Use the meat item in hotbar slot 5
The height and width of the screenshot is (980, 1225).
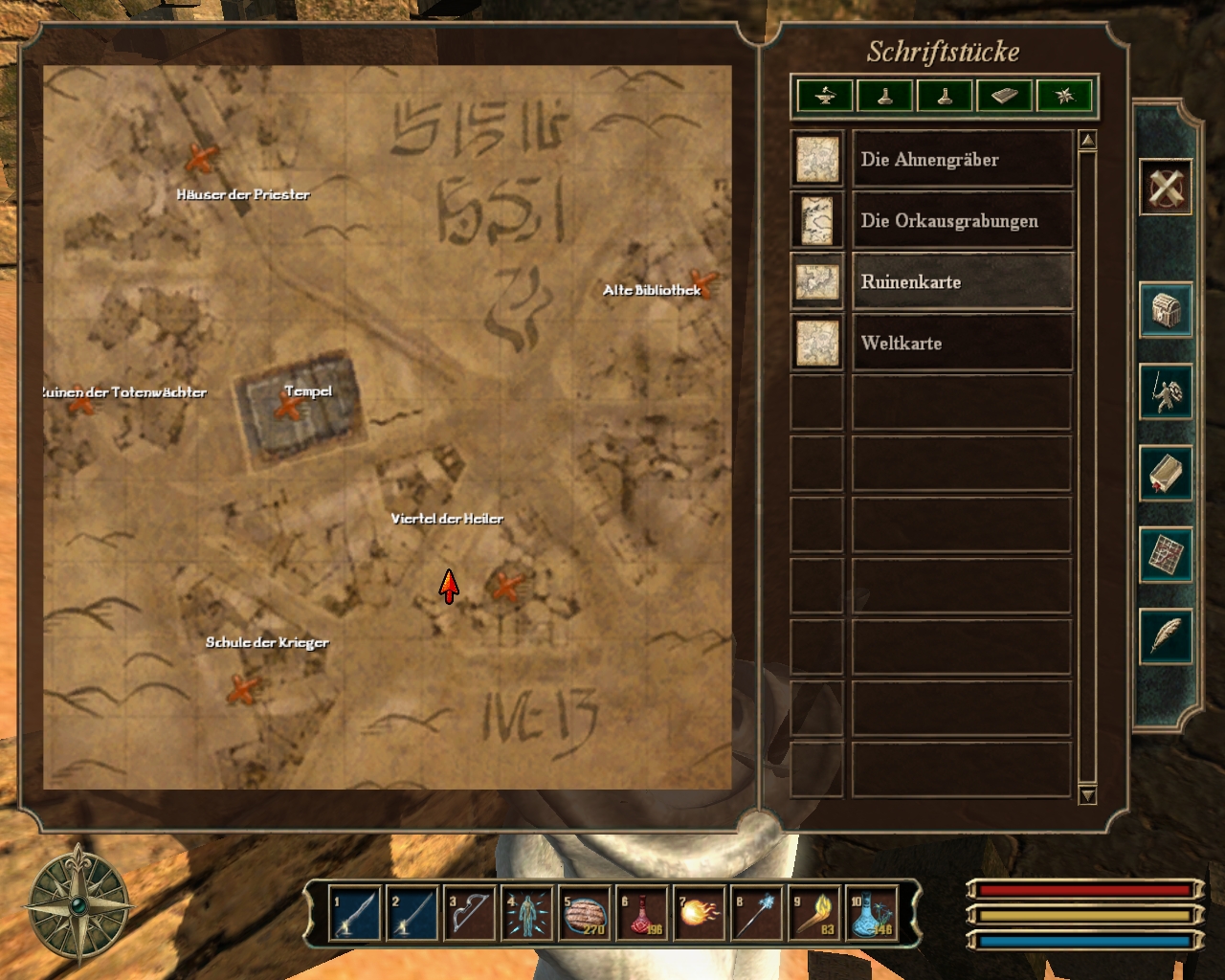click(x=584, y=915)
